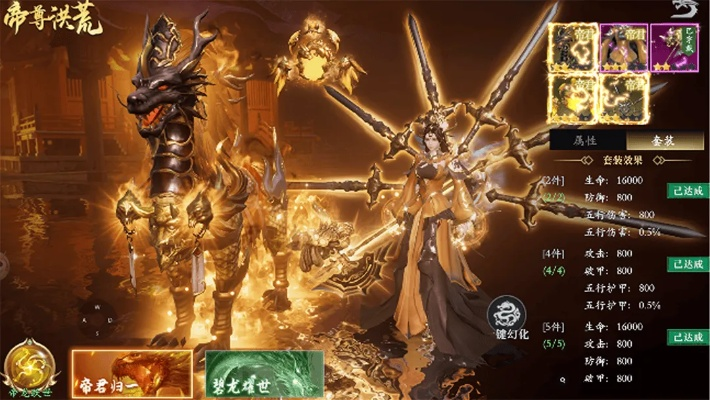Switch to the 属性 attributes tab
710x400 pixels.
point(587,141)
